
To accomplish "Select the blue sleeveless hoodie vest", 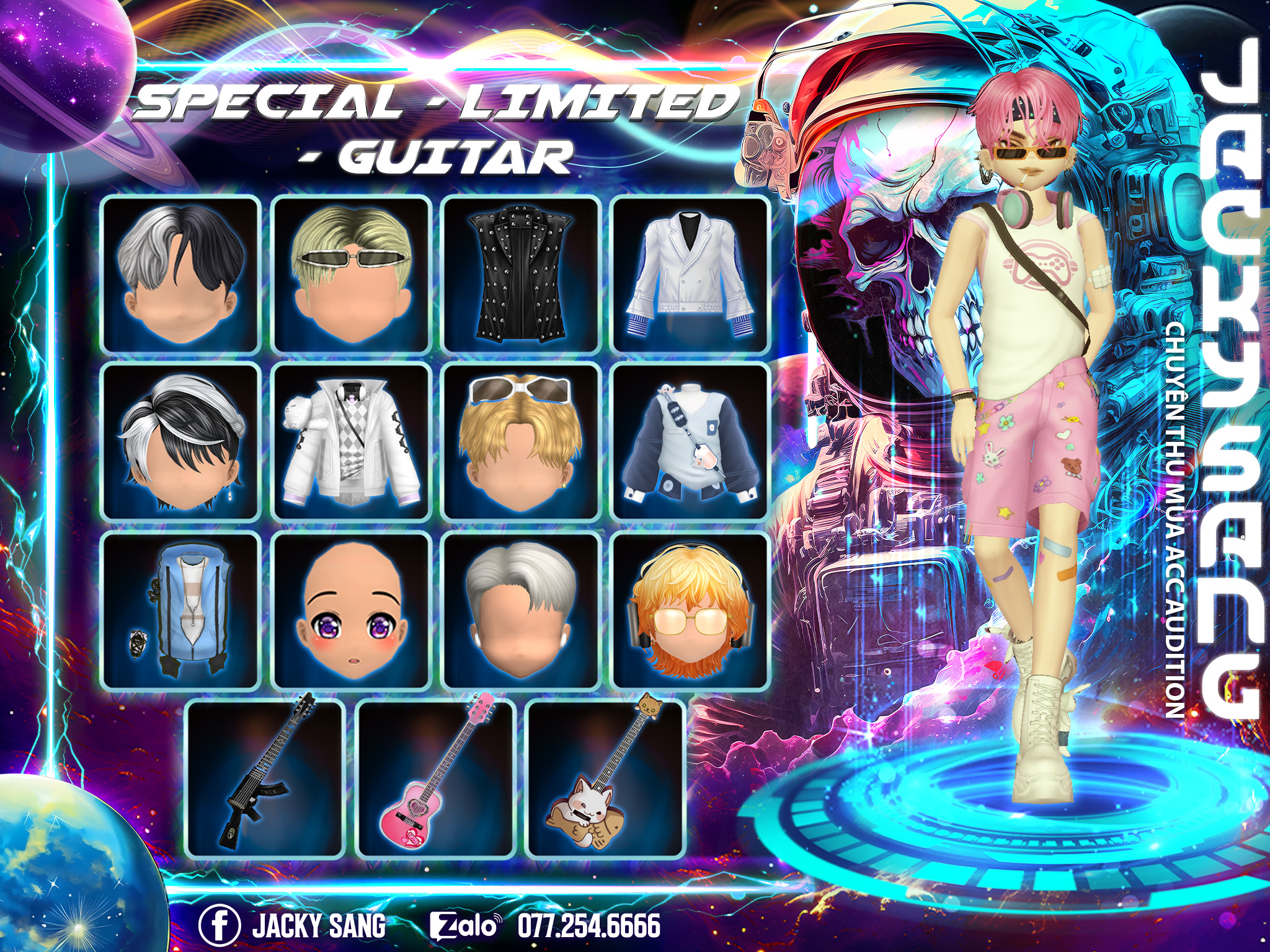I will [180, 610].
